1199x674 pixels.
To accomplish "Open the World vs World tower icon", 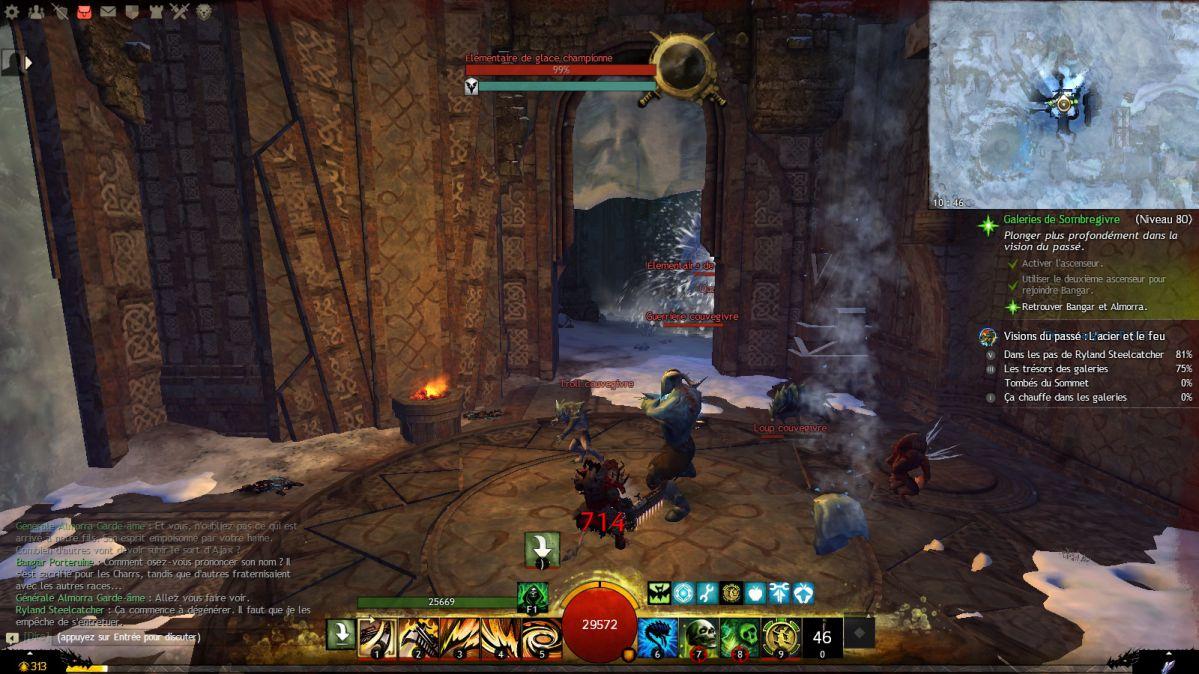I will pyautogui.click(x=156, y=12).
